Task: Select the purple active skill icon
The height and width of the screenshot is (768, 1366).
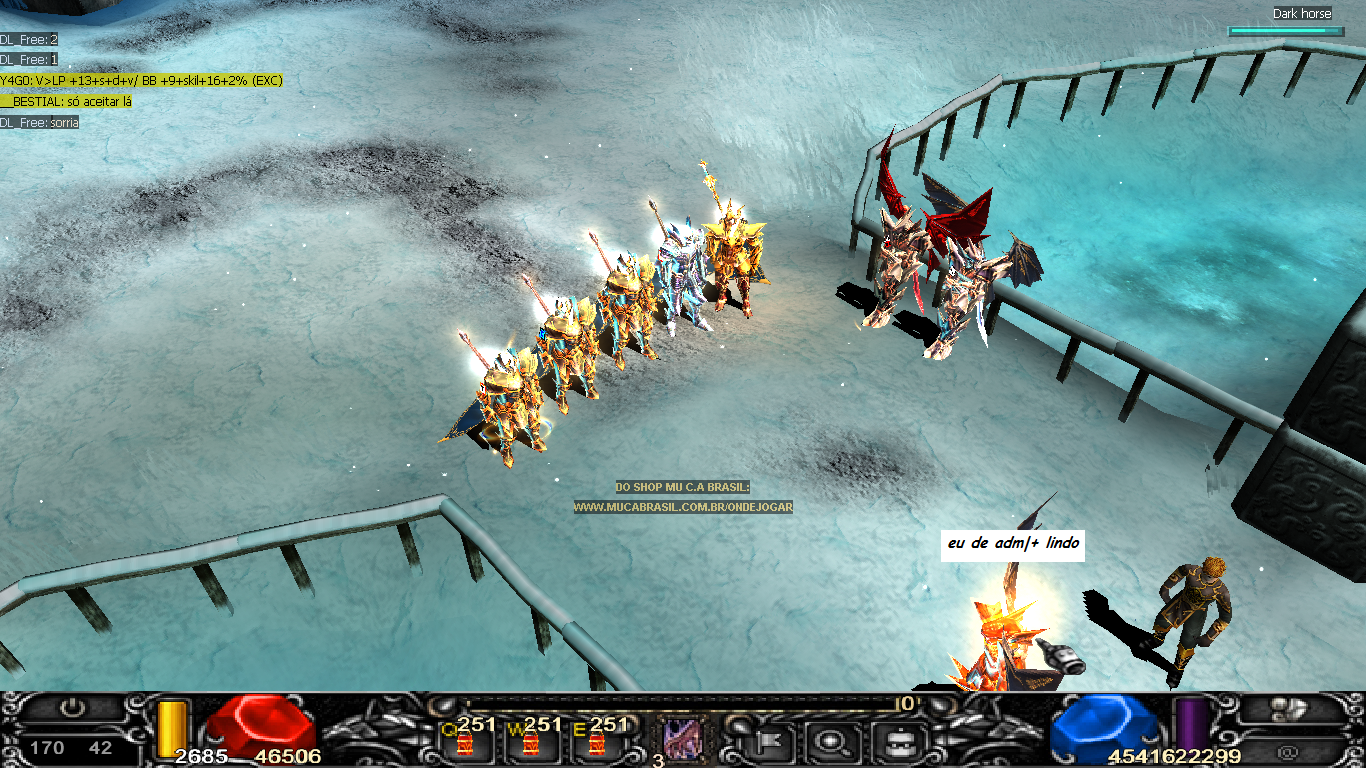Action: click(x=683, y=741)
